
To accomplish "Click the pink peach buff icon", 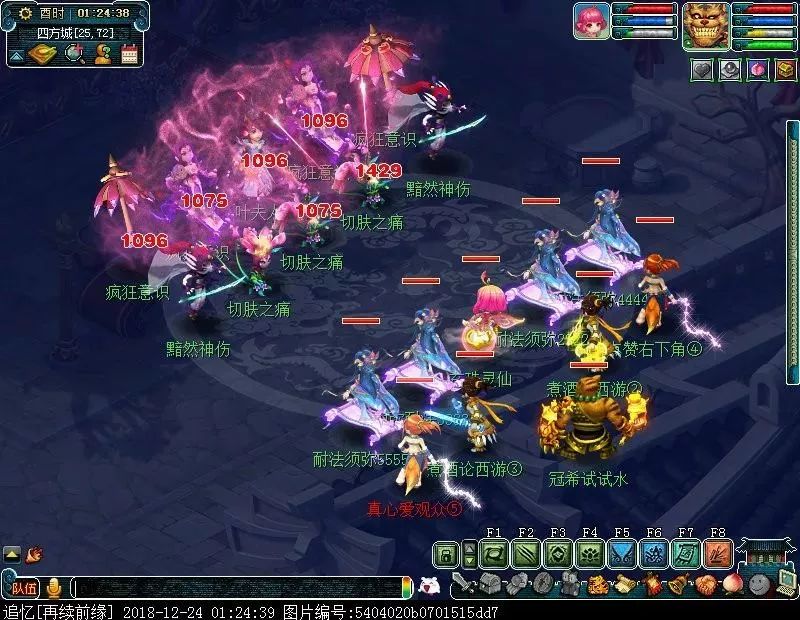I will click(755, 70).
